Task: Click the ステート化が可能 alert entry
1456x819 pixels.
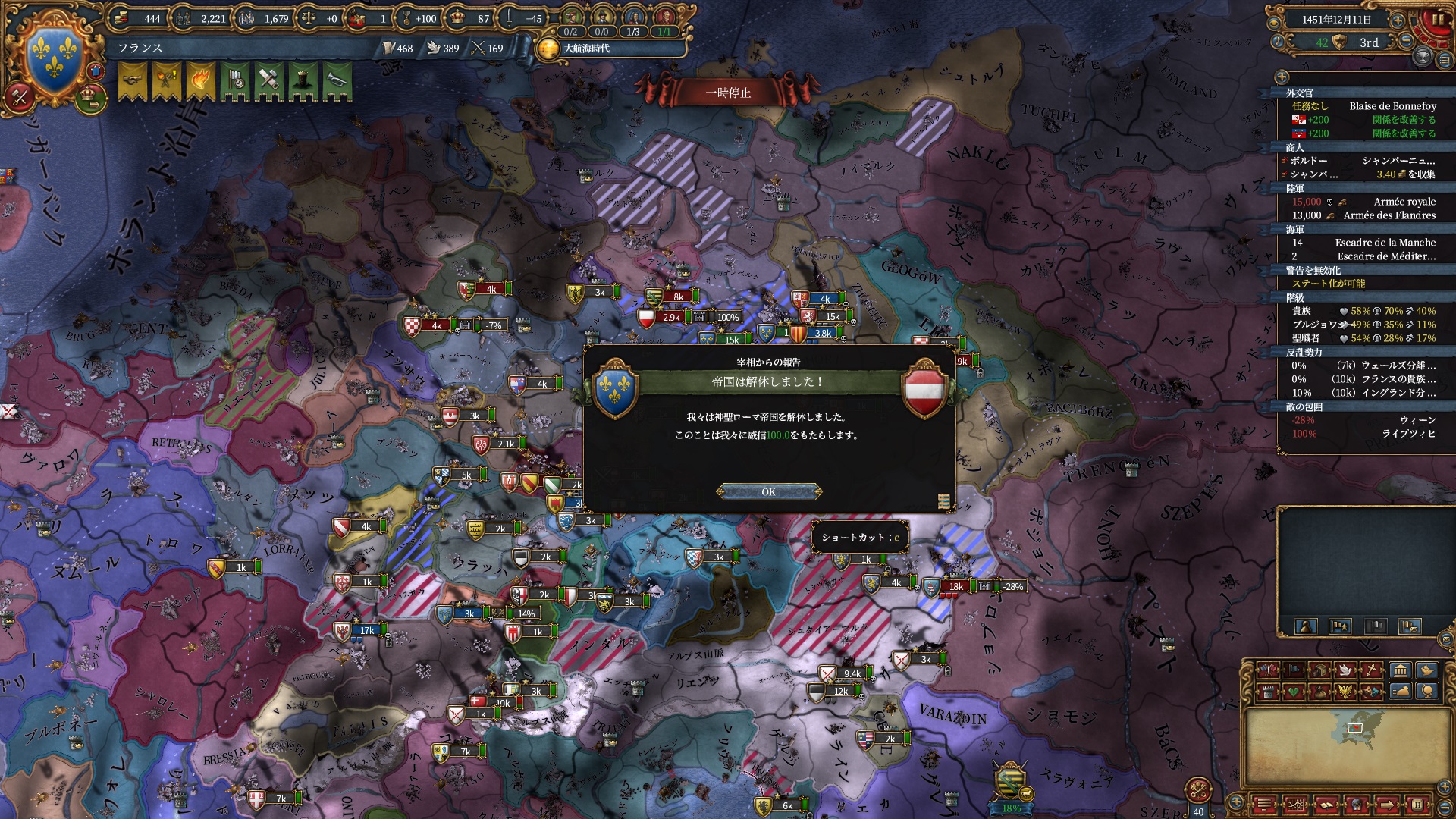Action: tap(1328, 284)
